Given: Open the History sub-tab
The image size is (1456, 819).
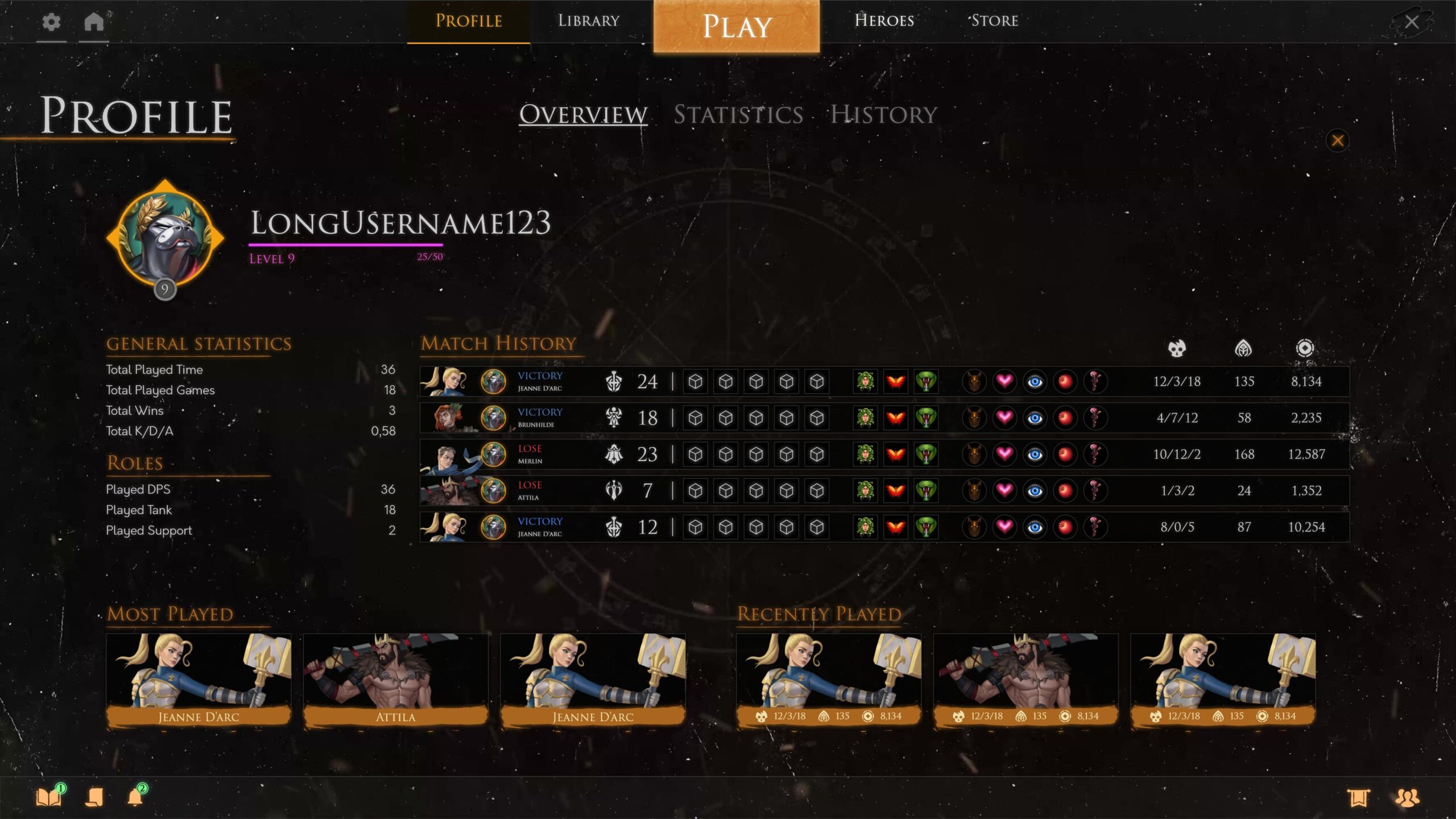Looking at the screenshot, I should coord(883,115).
